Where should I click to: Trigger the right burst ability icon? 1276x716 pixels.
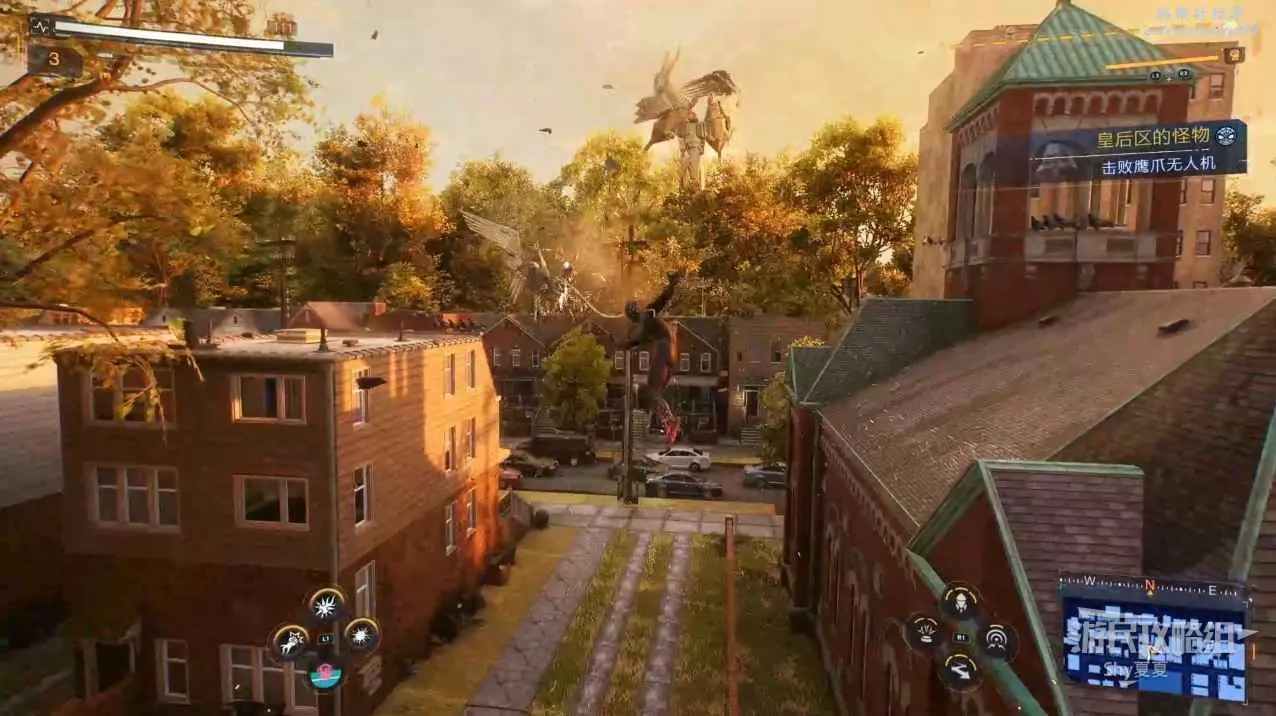[x=362, y=634]
